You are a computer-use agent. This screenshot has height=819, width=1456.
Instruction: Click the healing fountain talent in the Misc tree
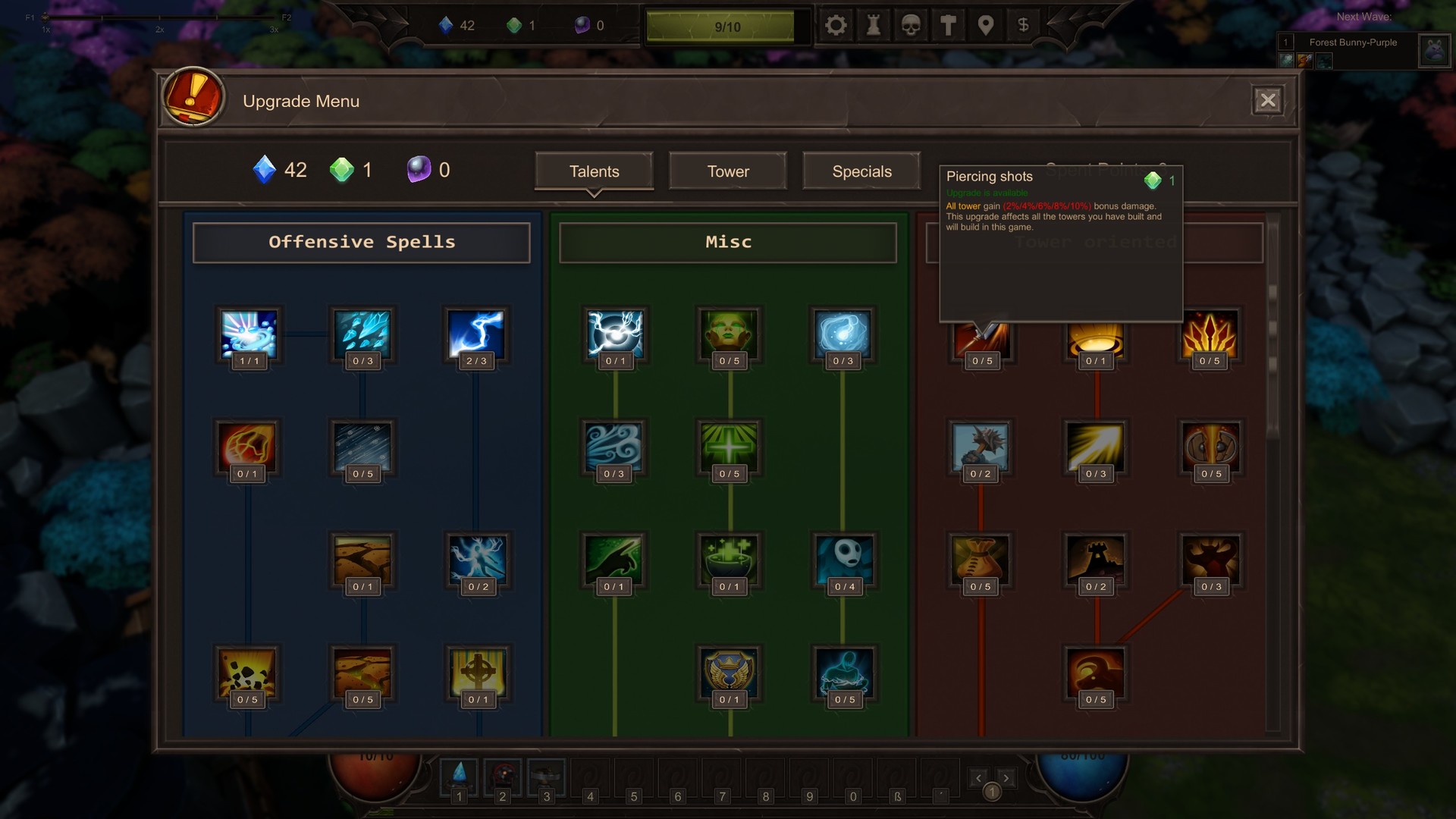pos(730,563)
